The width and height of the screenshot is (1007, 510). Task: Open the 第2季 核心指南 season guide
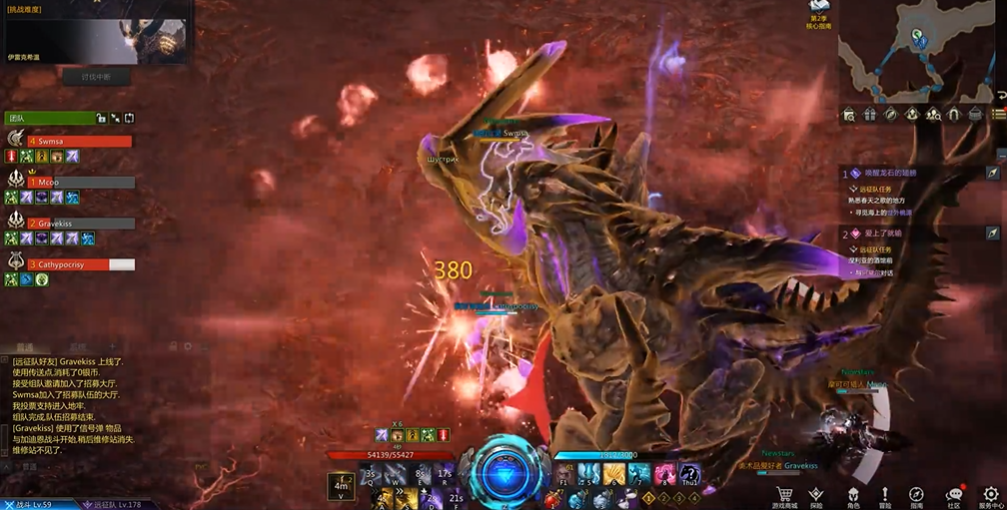coord(819,14)
